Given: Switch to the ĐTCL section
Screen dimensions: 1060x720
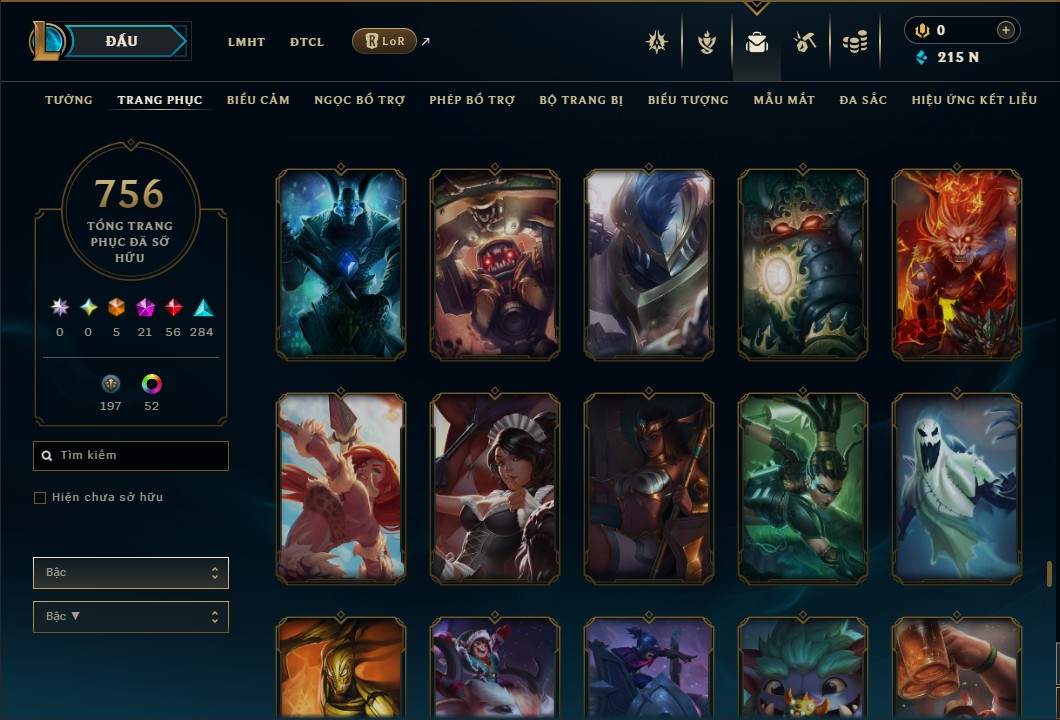Looking at the screenshot, I should [307, 42].
